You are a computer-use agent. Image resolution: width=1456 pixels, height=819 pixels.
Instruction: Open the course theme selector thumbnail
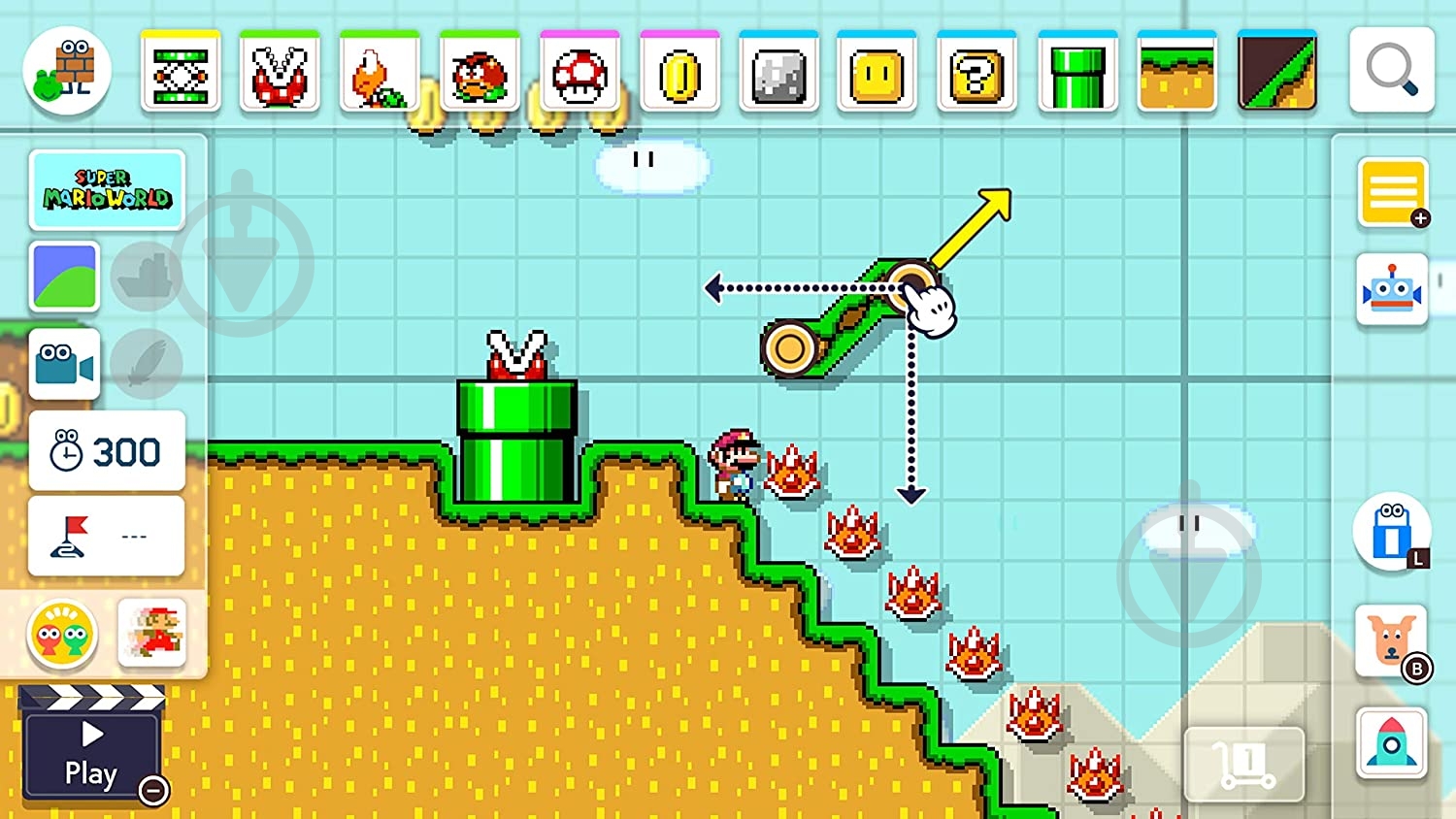pyautogui.click(x=64, y=278)
